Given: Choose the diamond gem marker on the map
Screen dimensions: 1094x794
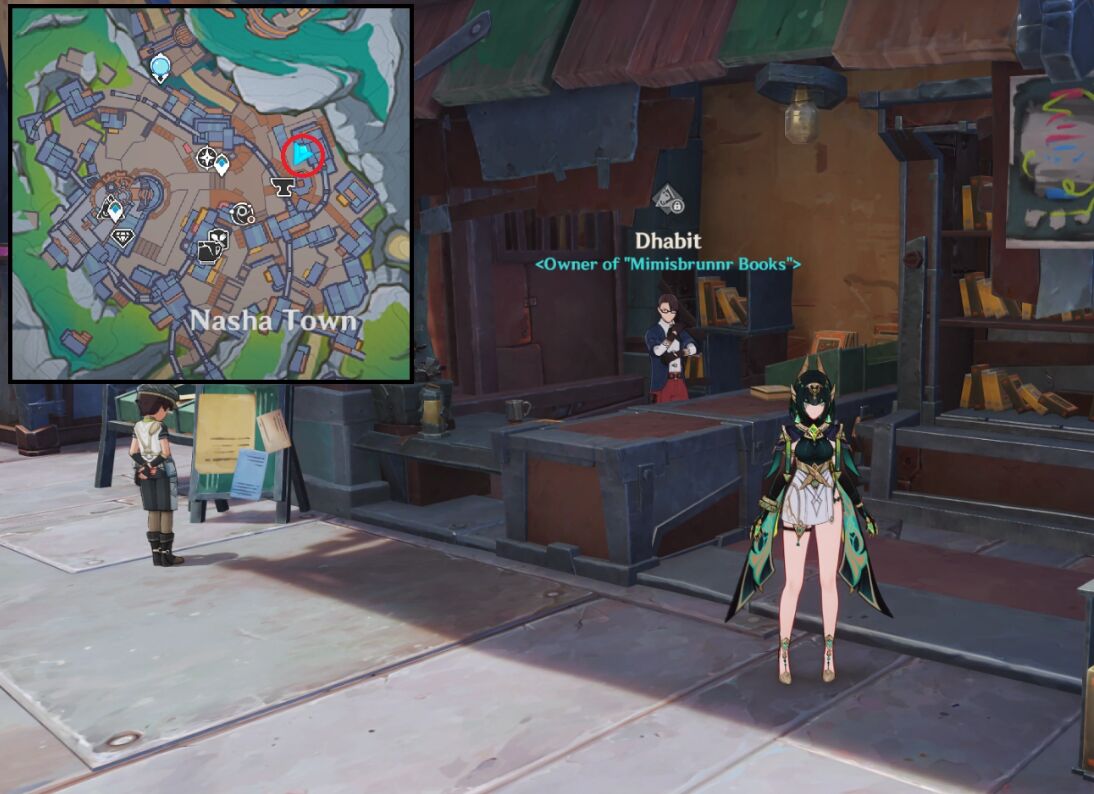Looking at the screenshot, I should (124, 237).
